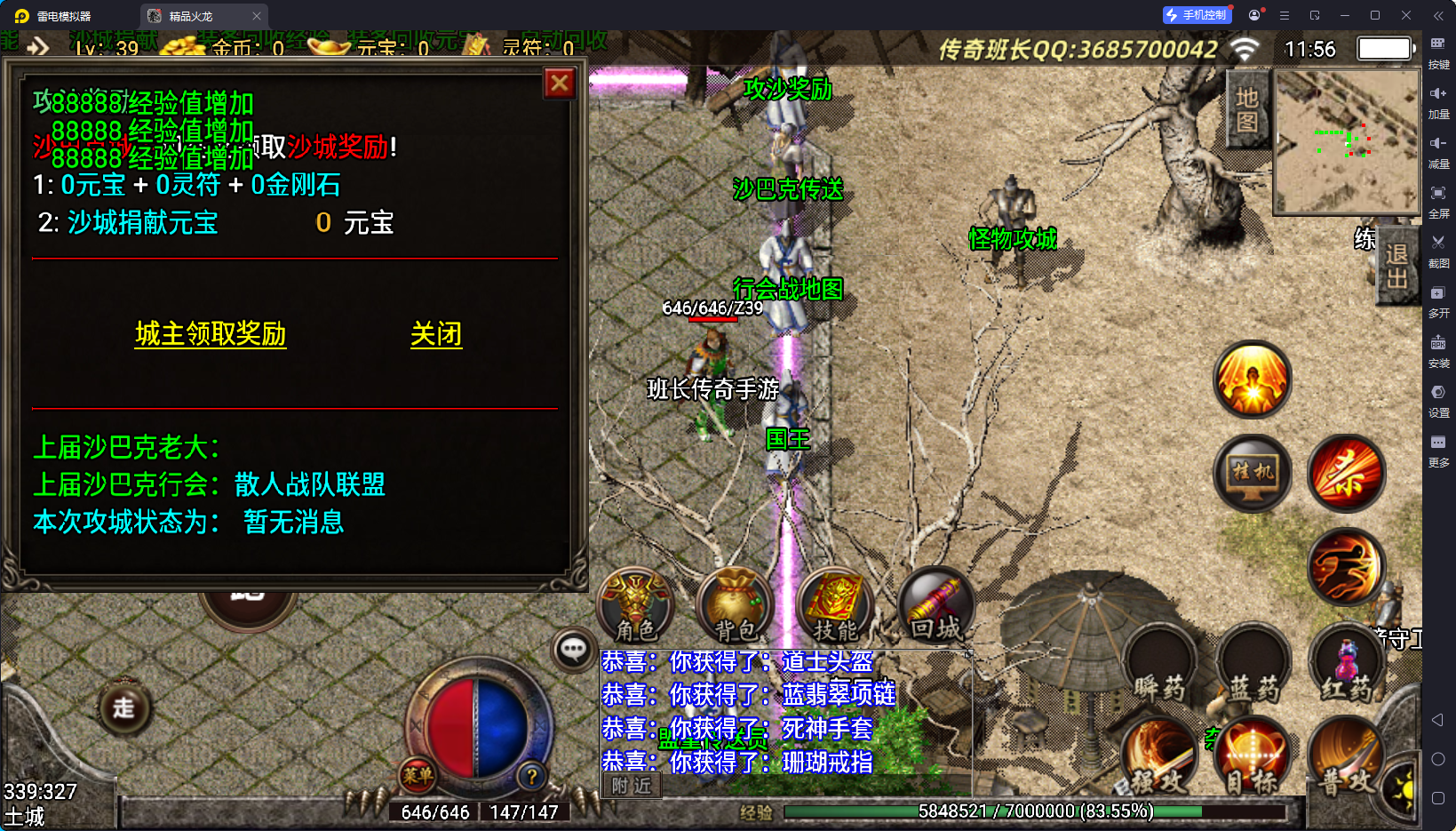Switch to the 附近 nearby chat tab
Screen dimensions: 1456x831
click(632, 786)
